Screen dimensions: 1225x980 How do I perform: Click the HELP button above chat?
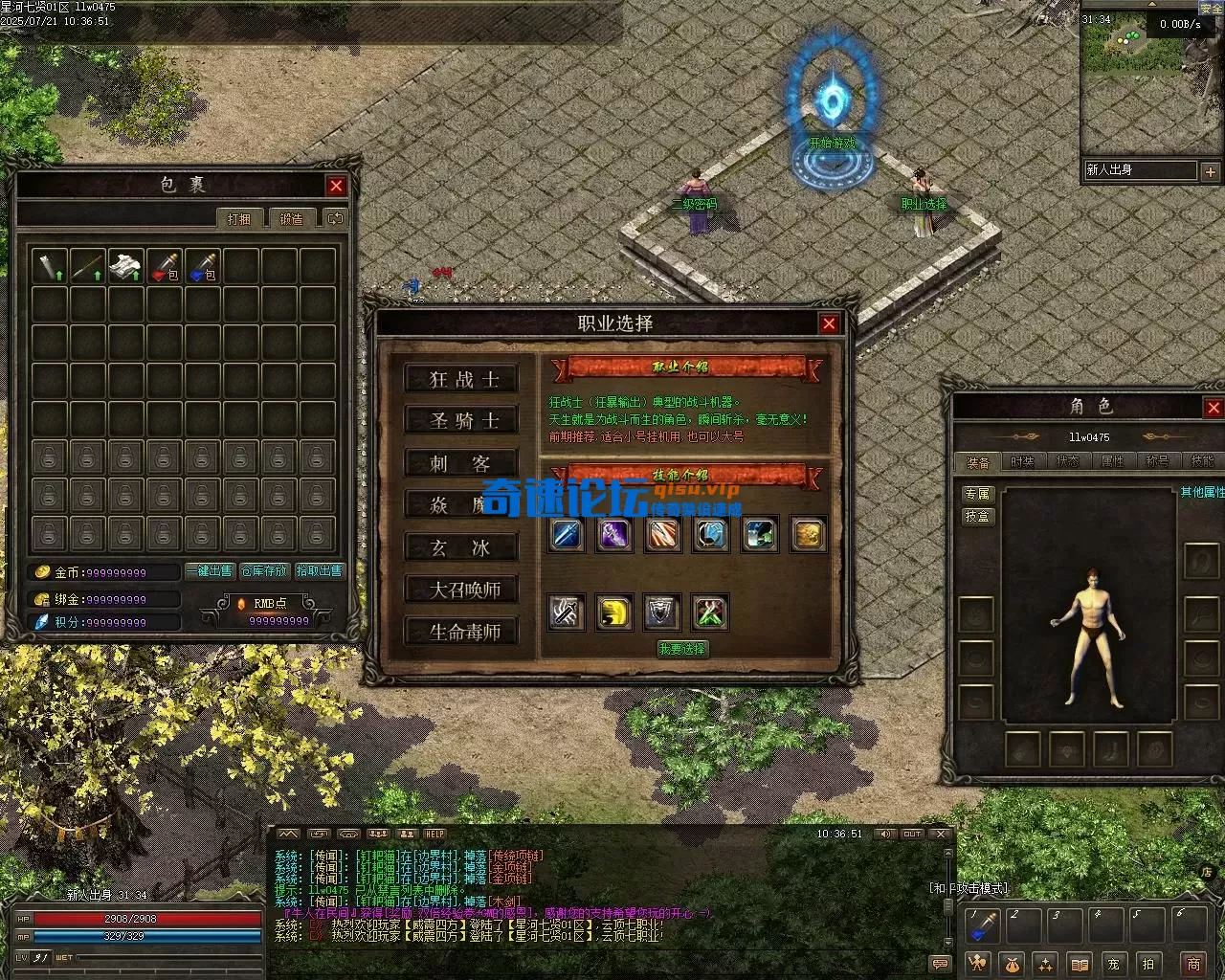434,834
